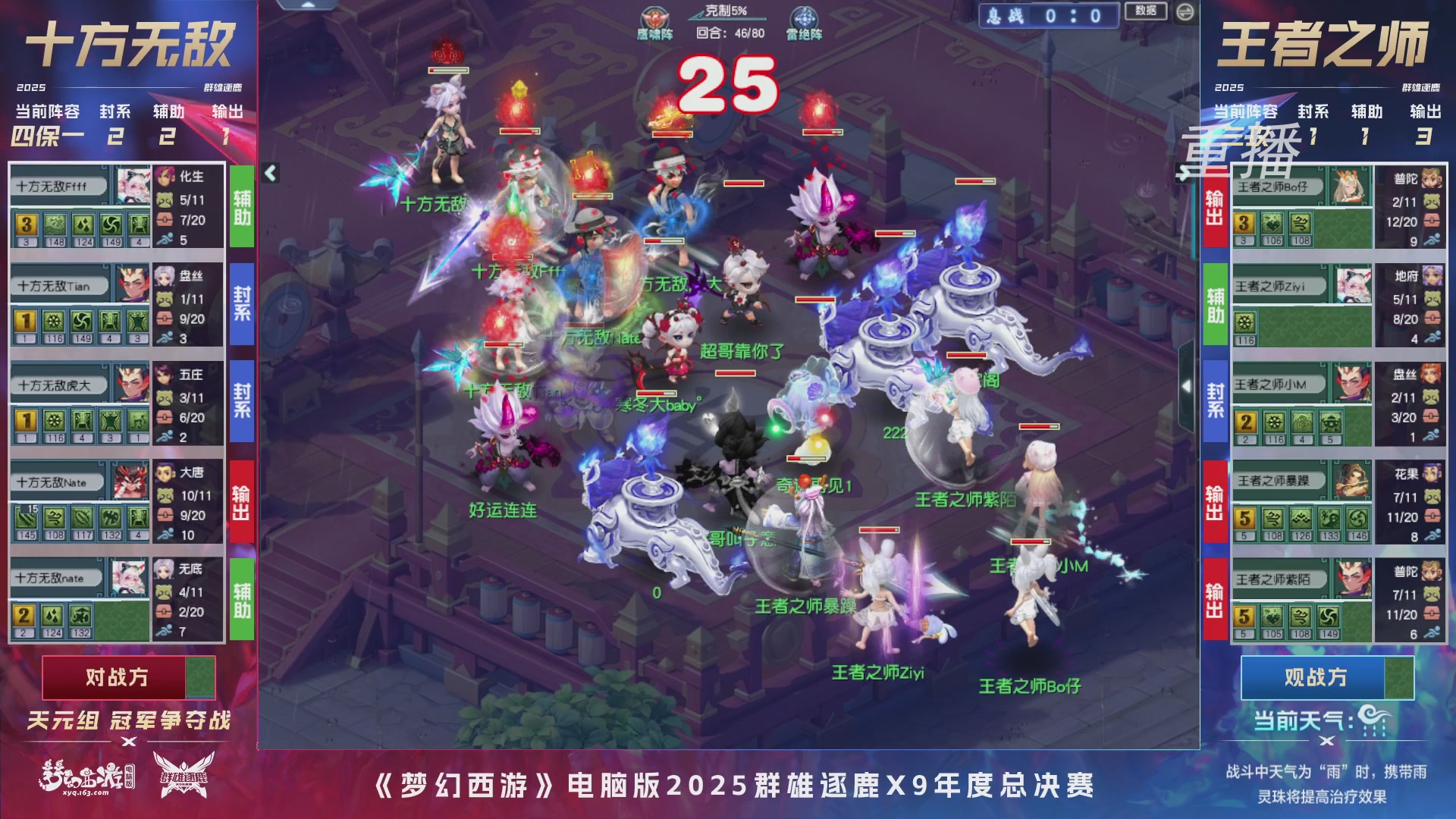
Task: Click the green color swatch next to 对战方
Action: tap(199, 677)
